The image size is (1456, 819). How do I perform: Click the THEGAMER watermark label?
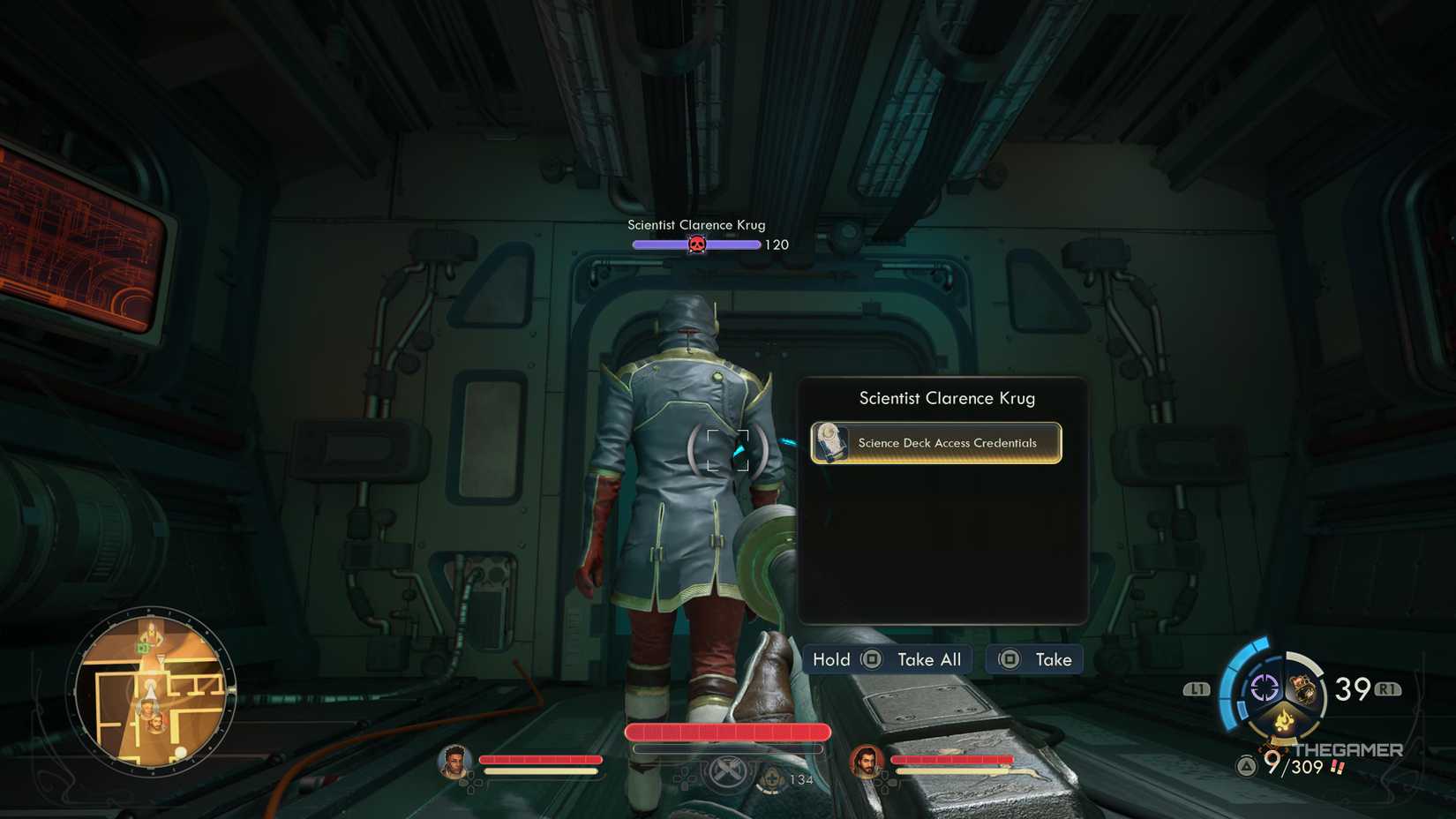[x=1348, y=749]
